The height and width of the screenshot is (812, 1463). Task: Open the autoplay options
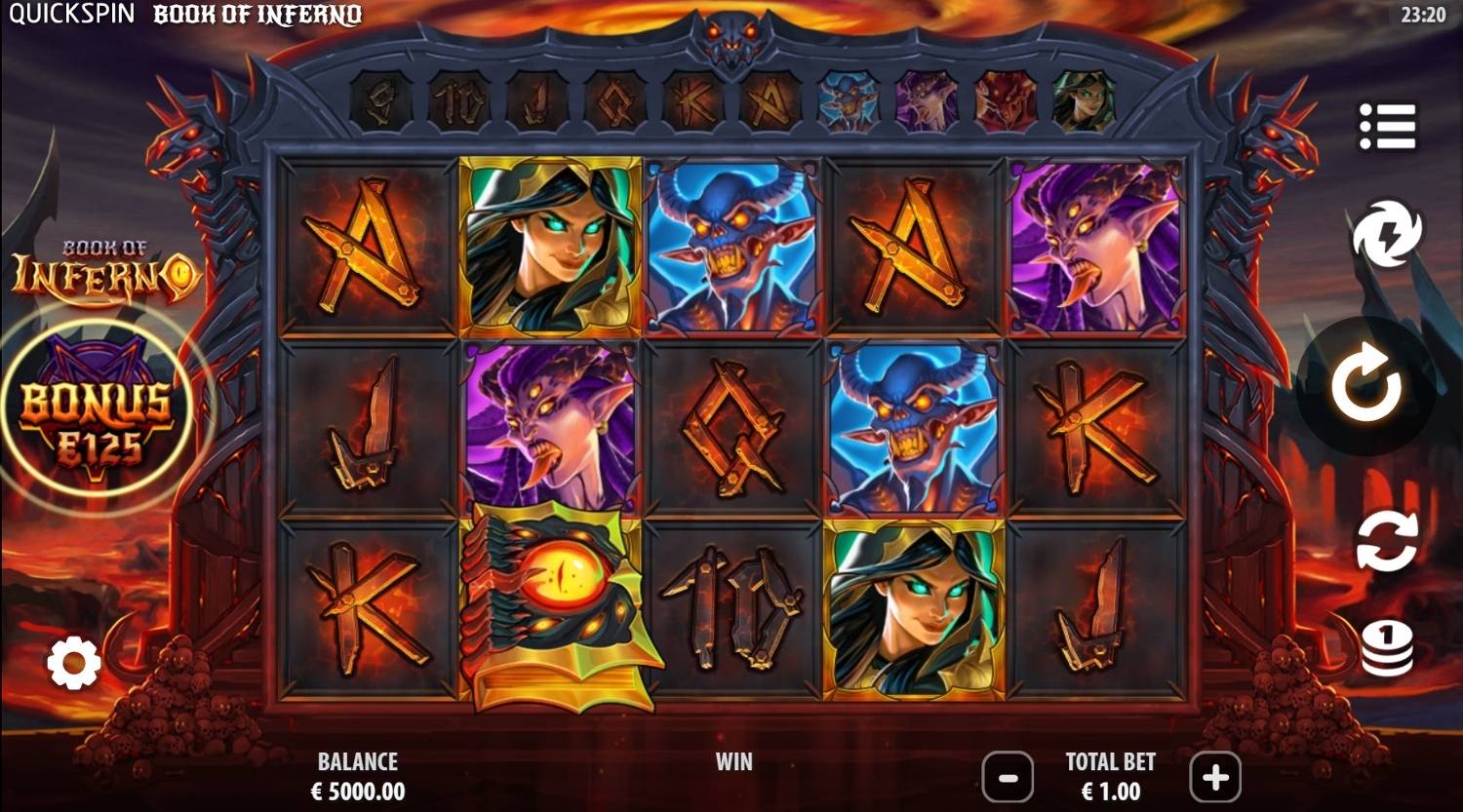tap(1386, 542)
